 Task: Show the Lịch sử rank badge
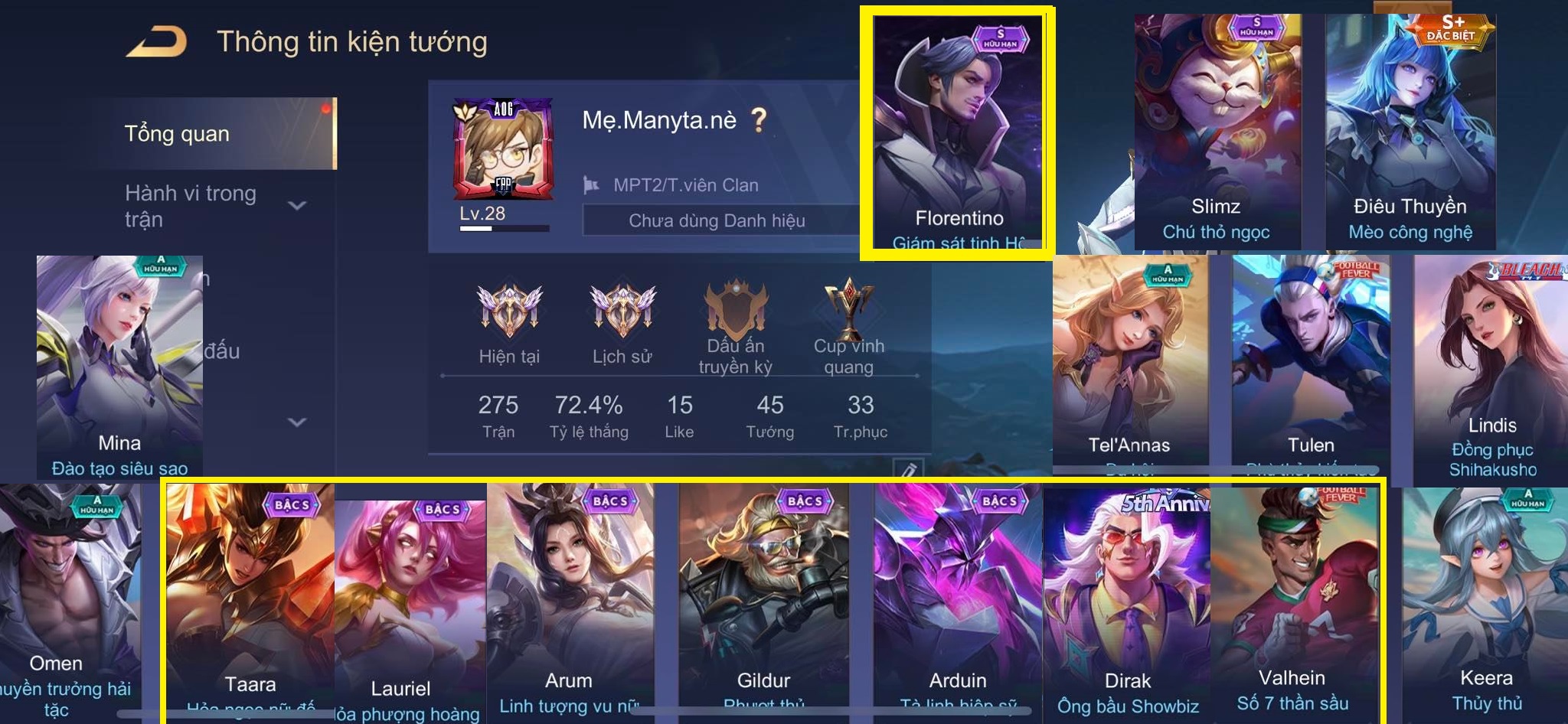point(622,311)
